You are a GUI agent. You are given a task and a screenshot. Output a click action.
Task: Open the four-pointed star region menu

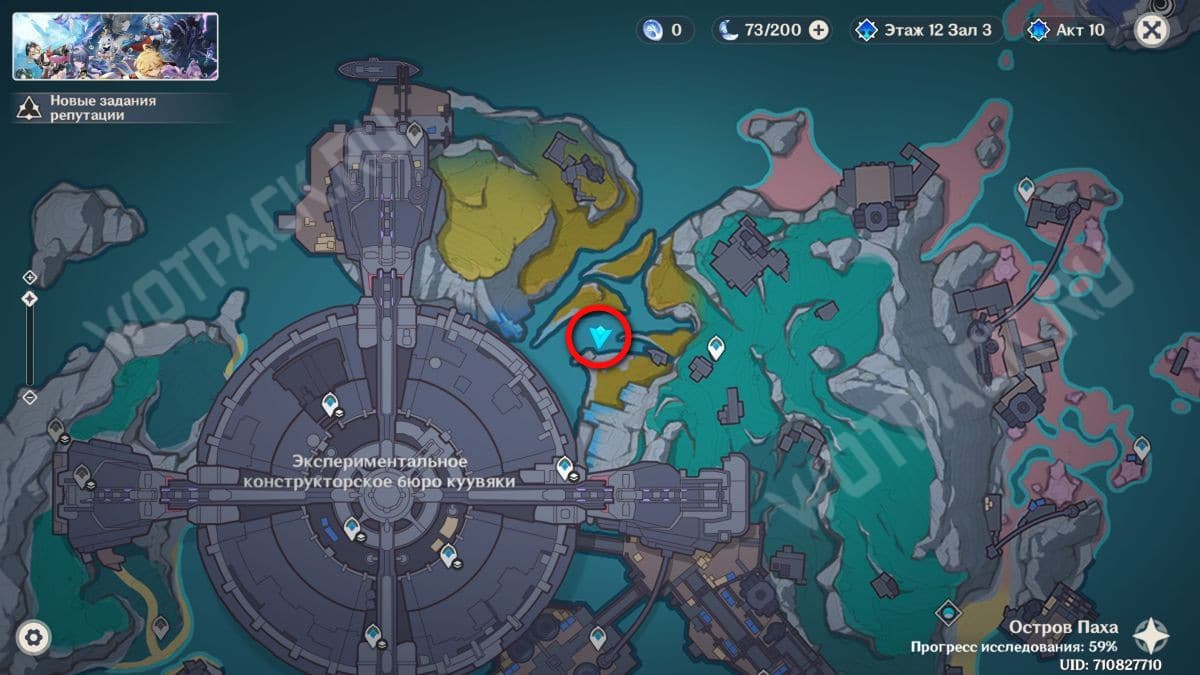pos(1153,635)
